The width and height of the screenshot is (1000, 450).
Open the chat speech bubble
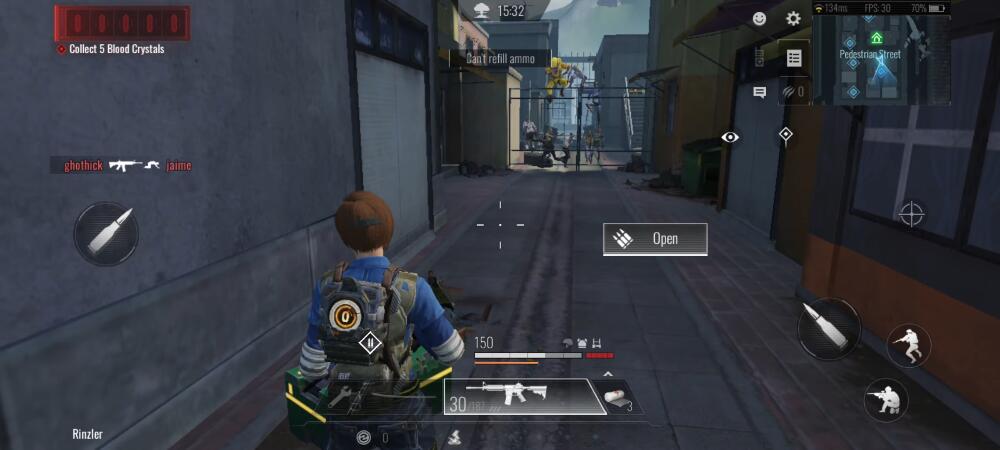pos(760,92)
